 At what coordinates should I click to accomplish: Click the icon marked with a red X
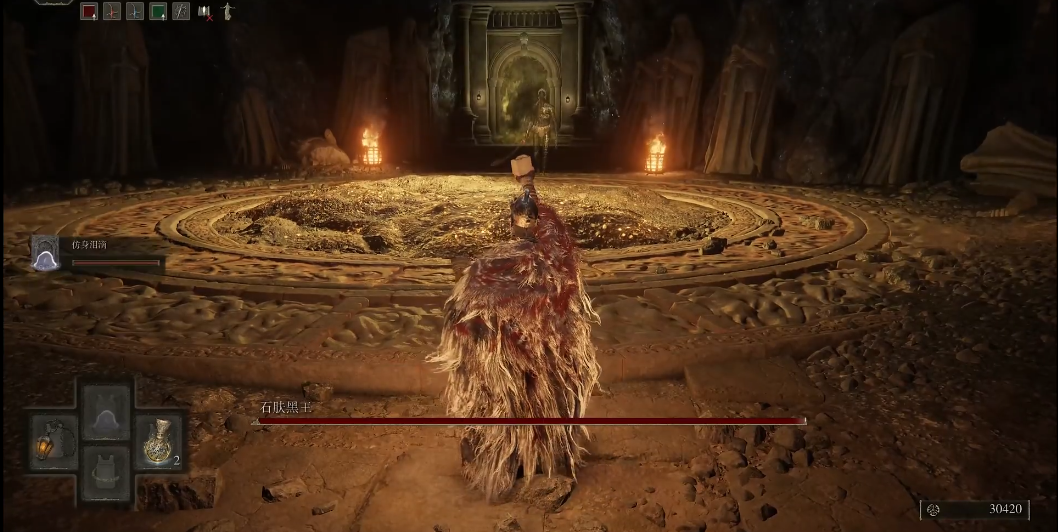tap(206, 12)
